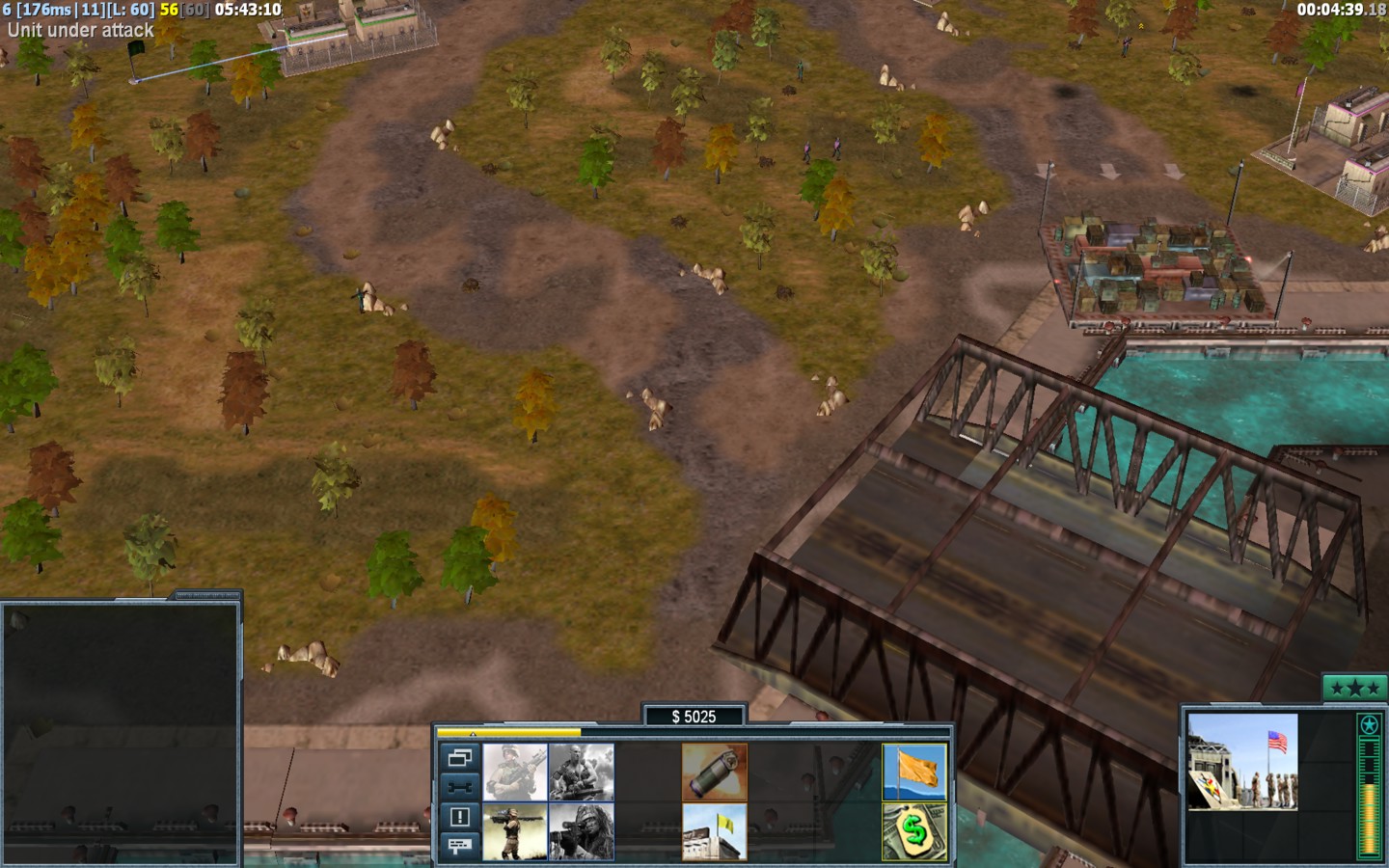The width and height of the screenshot is (1389, 868).
Task: Select the Barracks portrait thumbnail
Action: click(1242, 762)
